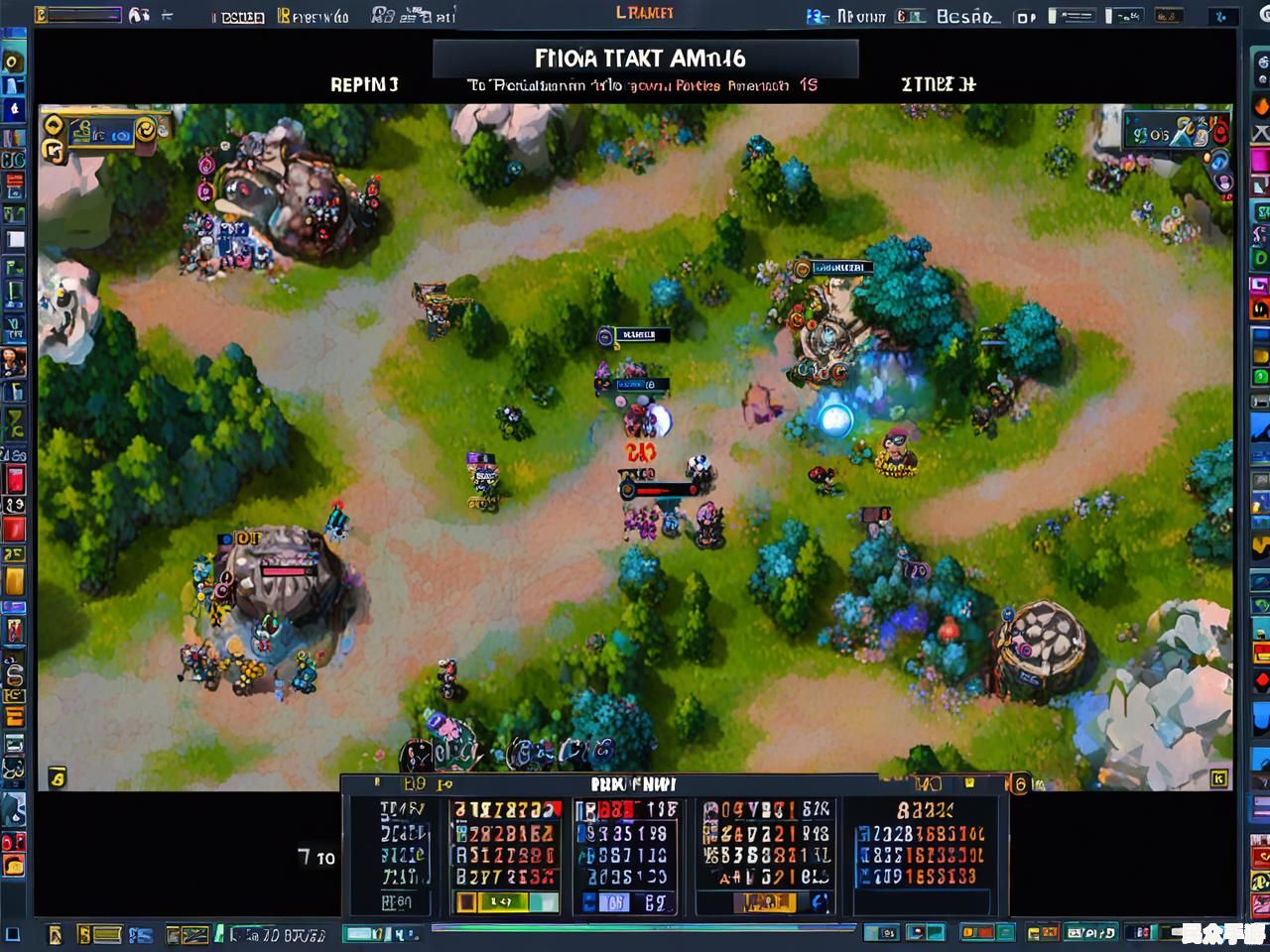Select the blue 06 button in bottom panel
Image resolution: width=1270 pixels, height=952 pixels.
(x=614, y=901)
